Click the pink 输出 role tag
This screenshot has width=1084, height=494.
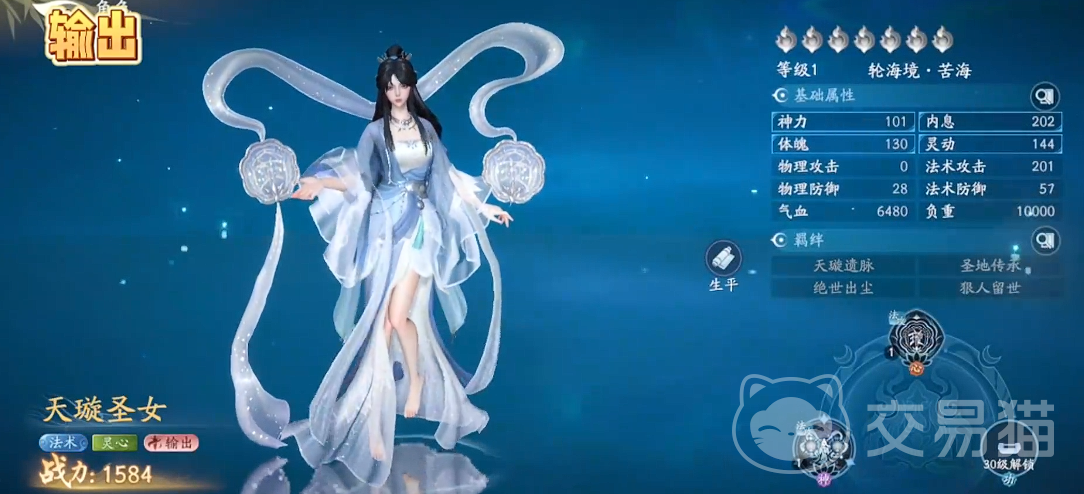point(170,442)
